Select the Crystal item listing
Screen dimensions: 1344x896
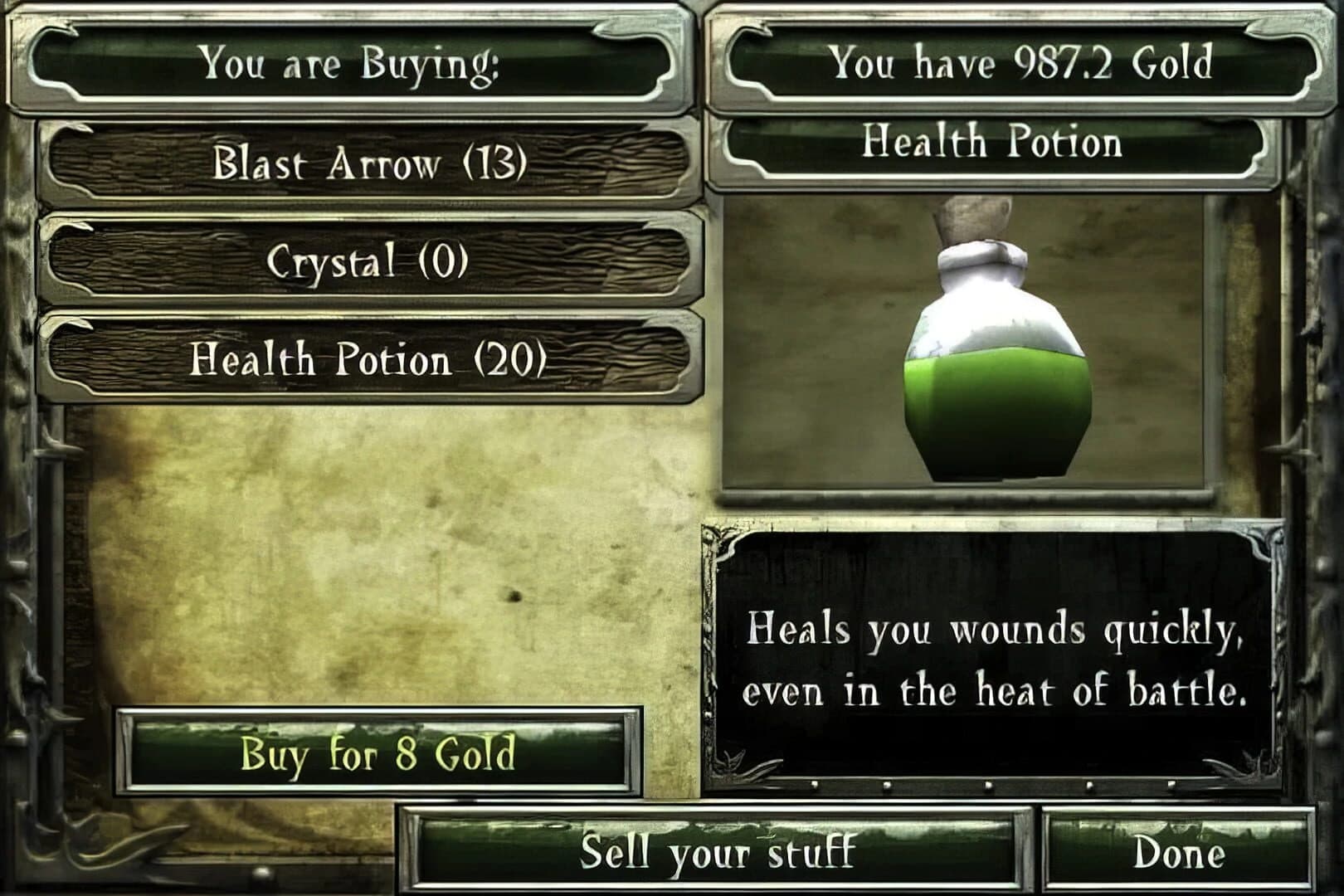point(369,262)
